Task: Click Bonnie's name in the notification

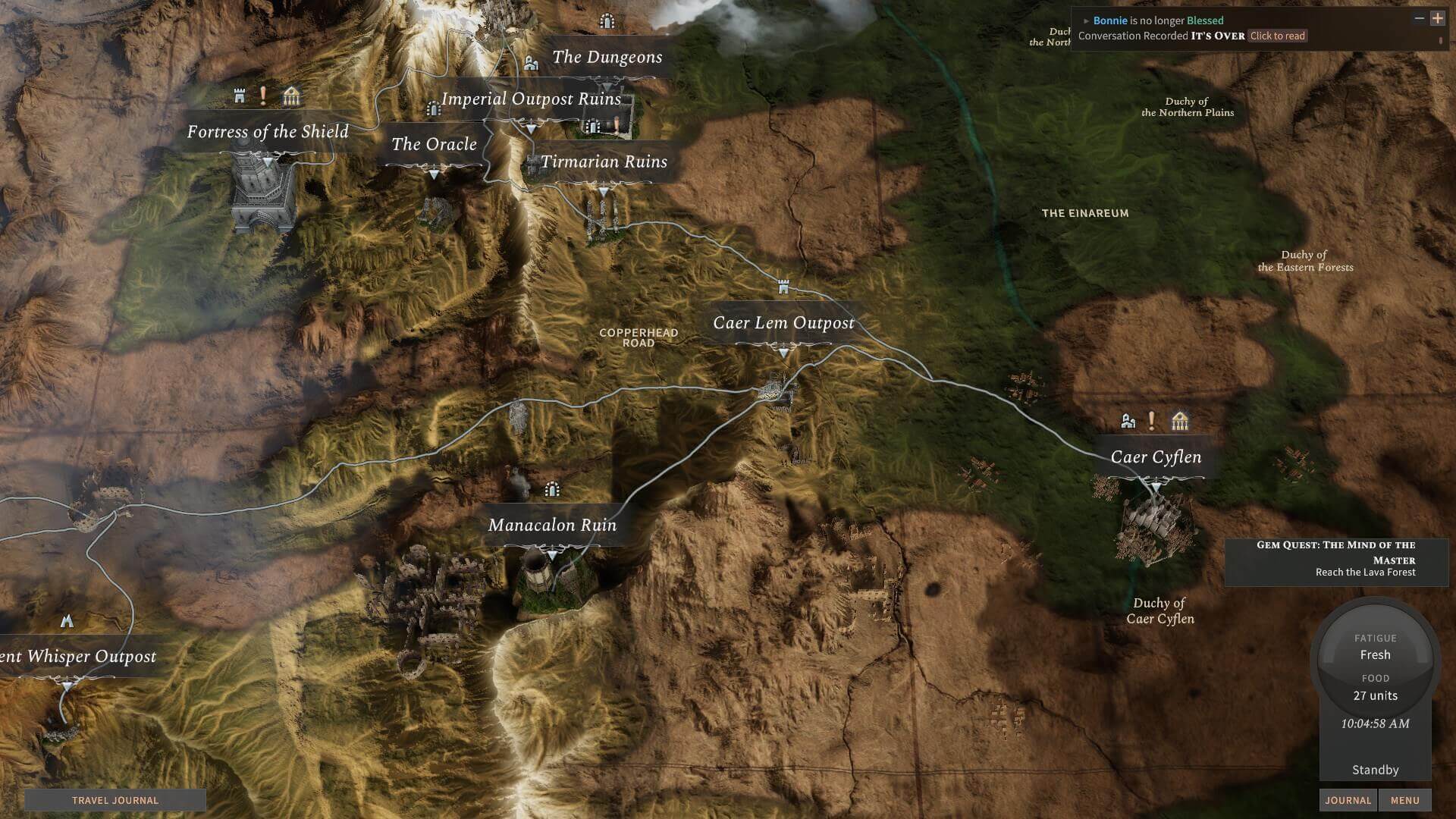Action: coord(1112,20)
